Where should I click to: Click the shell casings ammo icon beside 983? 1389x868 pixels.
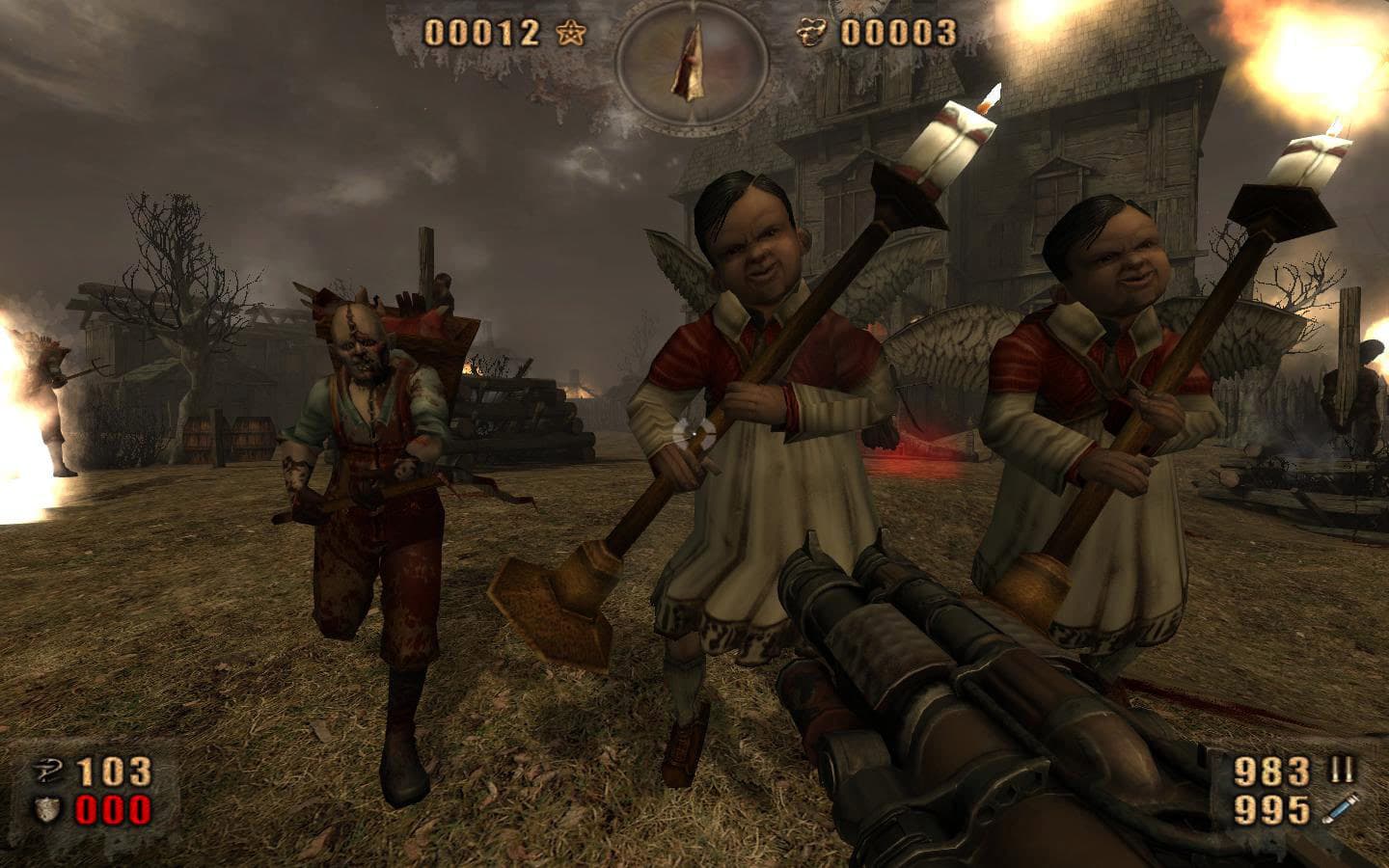[x=1341, y=769]
